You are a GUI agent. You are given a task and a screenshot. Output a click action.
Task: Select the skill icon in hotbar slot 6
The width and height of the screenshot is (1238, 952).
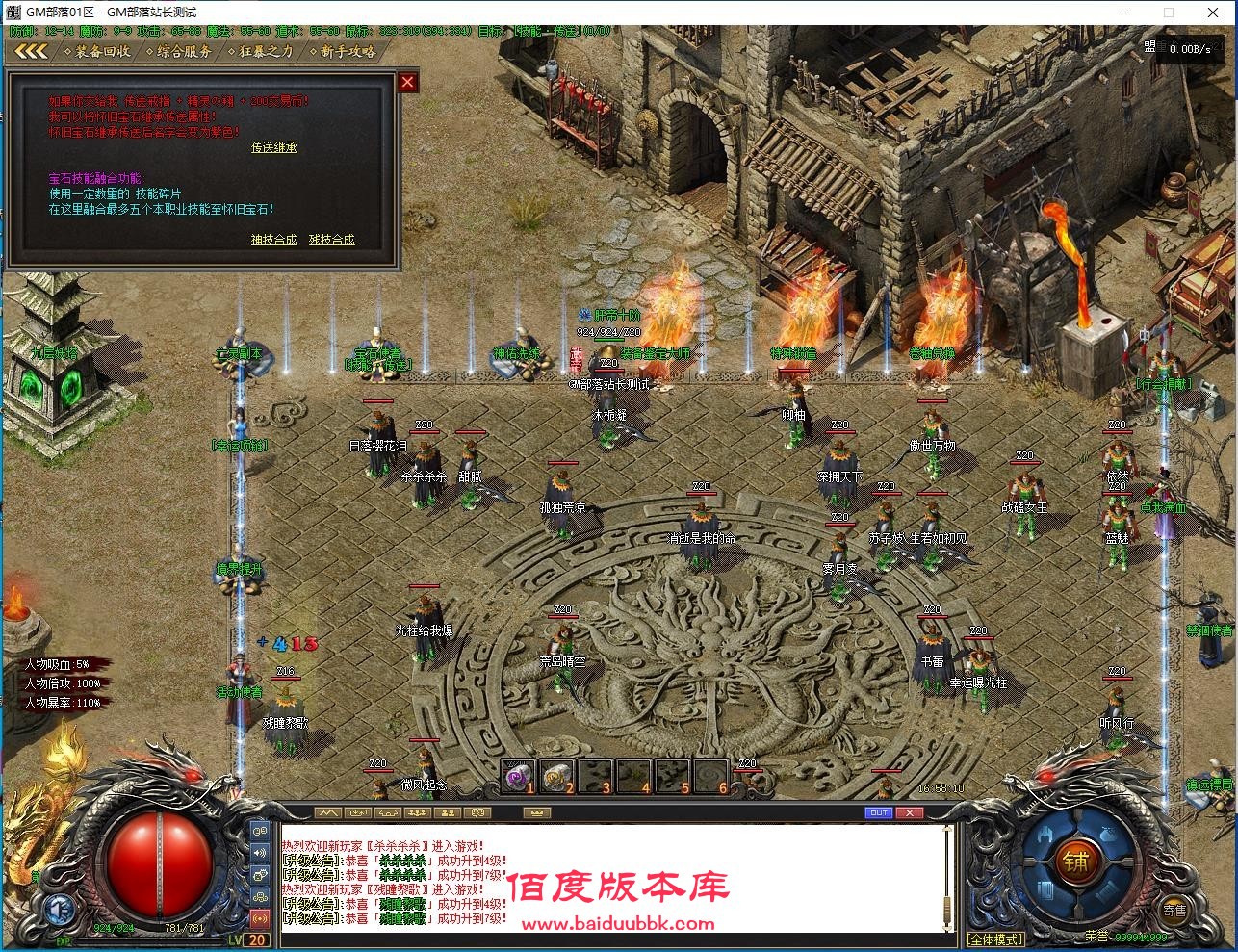coord(709,775)
